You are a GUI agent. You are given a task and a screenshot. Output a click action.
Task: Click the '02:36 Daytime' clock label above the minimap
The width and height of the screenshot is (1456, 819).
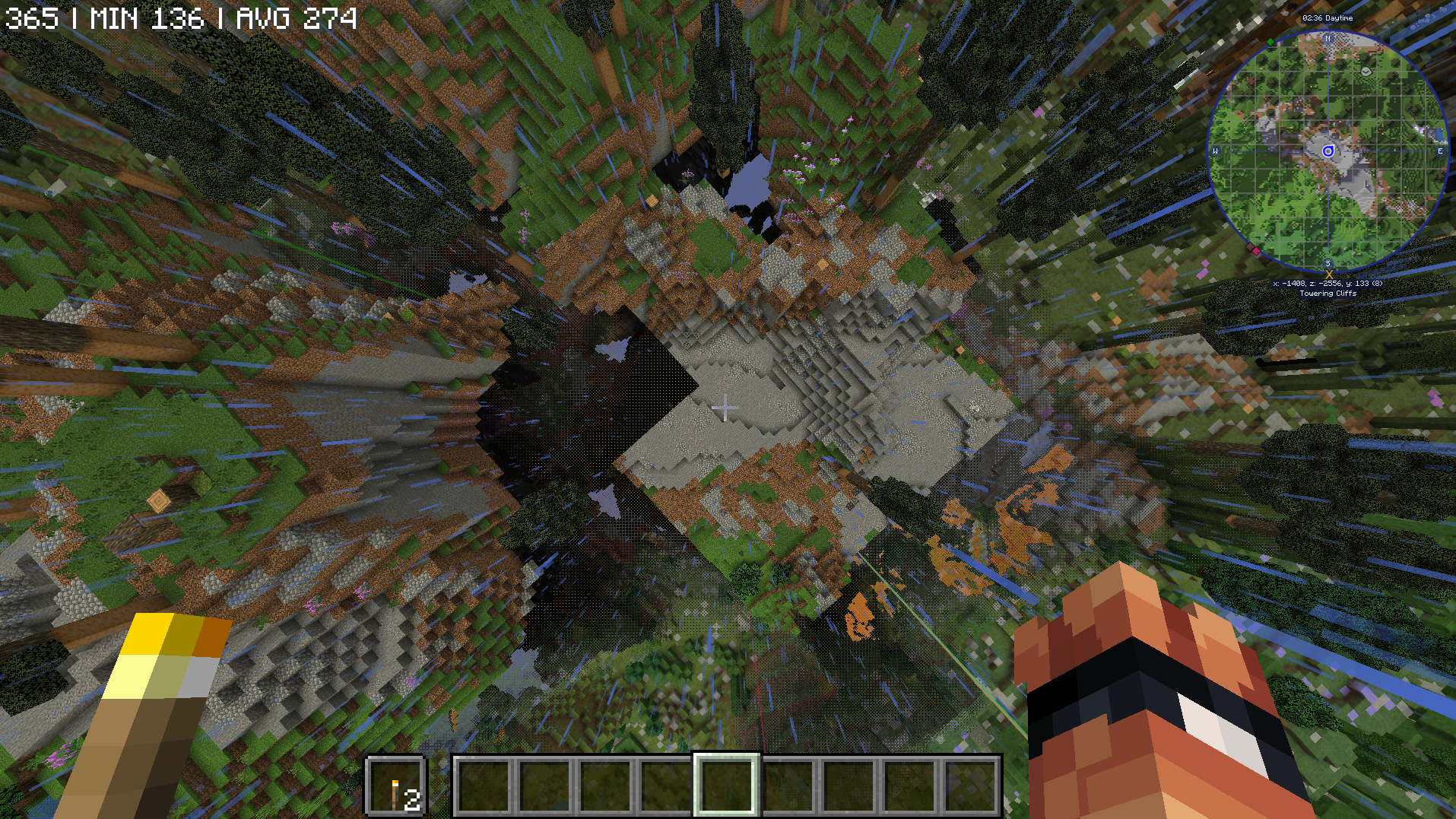tap(1329, 19)
